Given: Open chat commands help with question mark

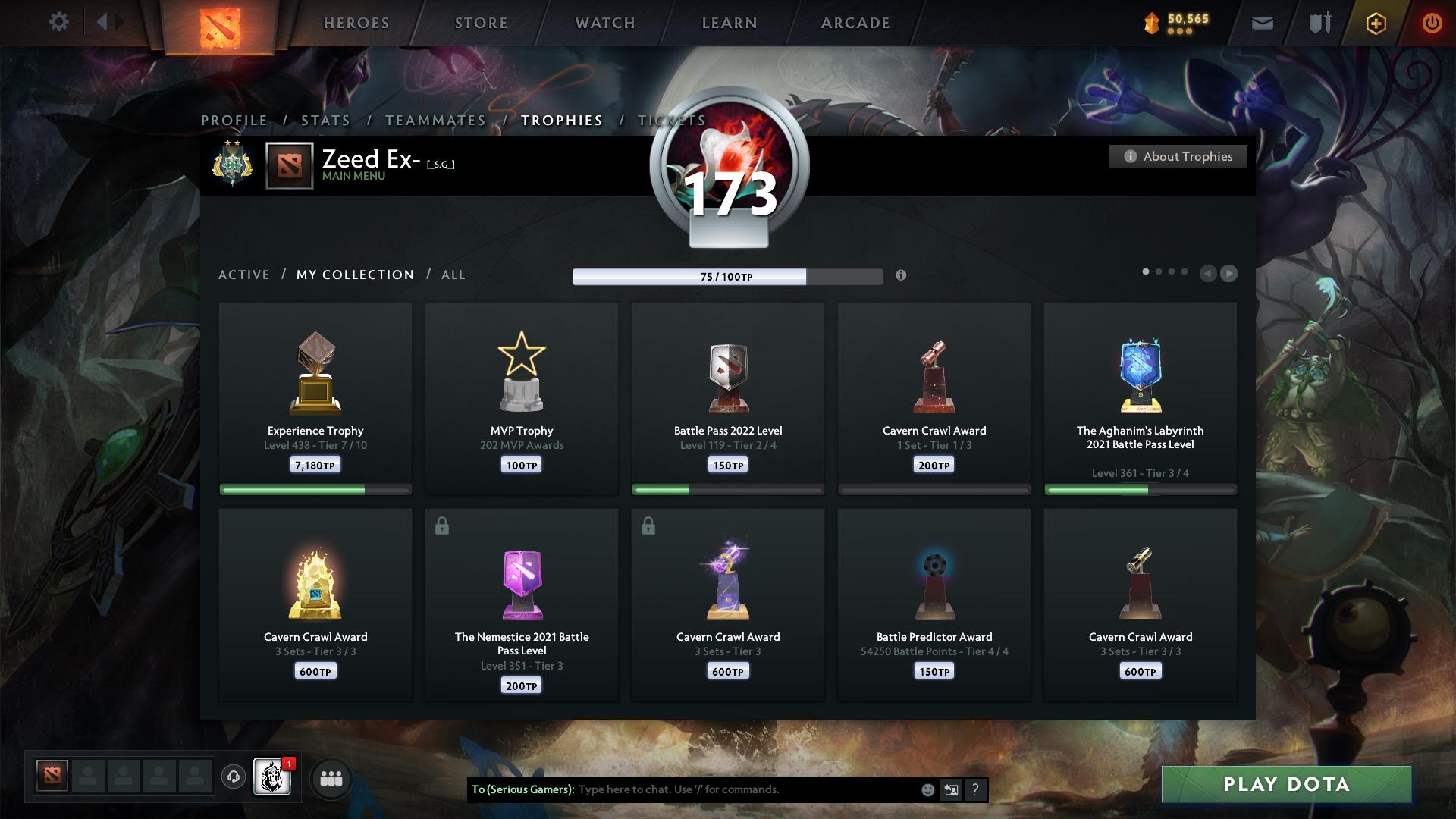Looking at the screenshot, I should (976, 789).
